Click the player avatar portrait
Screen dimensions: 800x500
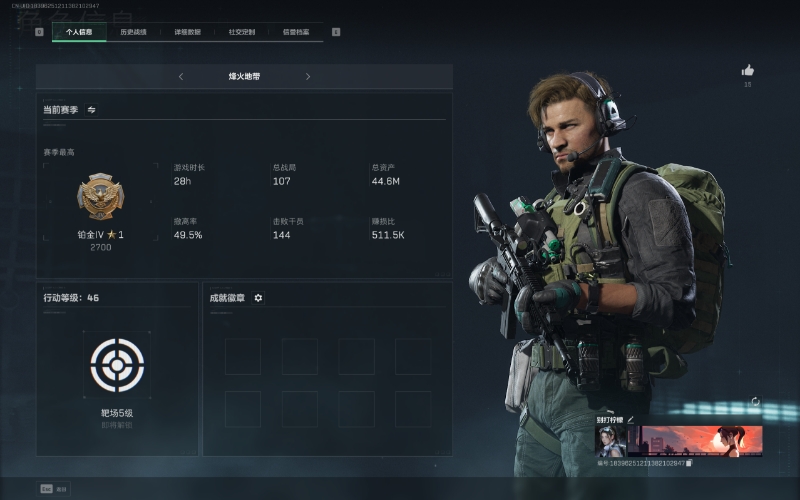tap(610, 441)
